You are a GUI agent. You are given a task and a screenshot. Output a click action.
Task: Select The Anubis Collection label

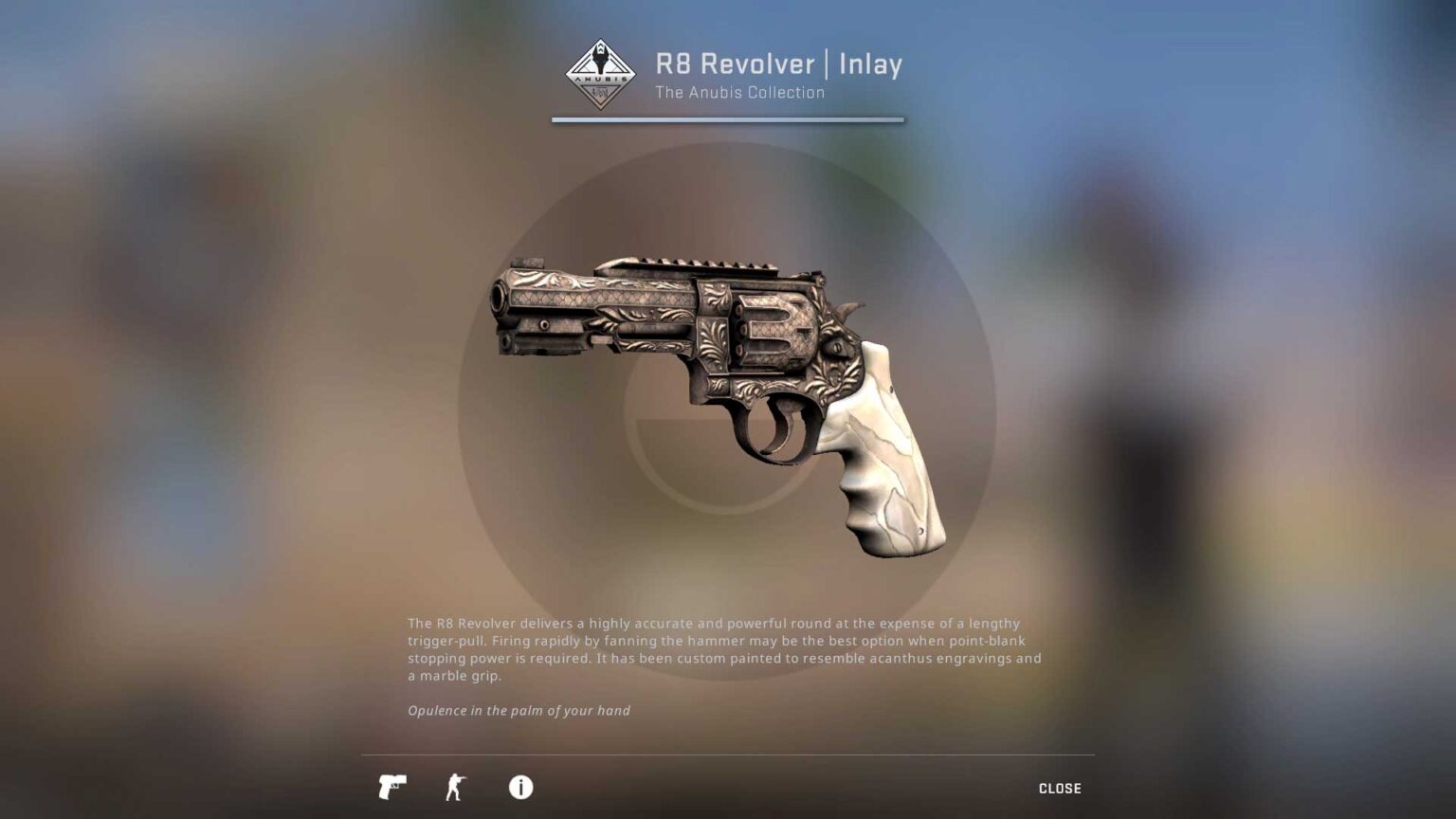(x=740, y=92)
